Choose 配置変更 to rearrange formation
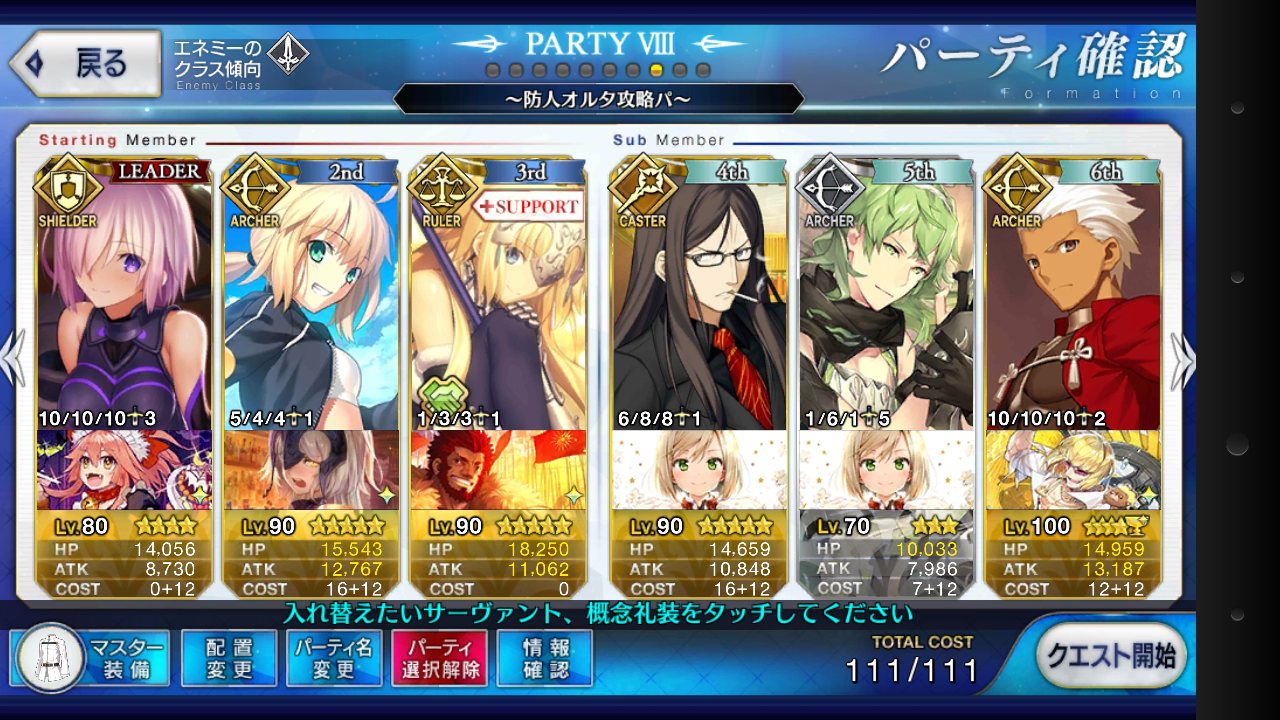 tap(229, 658)
